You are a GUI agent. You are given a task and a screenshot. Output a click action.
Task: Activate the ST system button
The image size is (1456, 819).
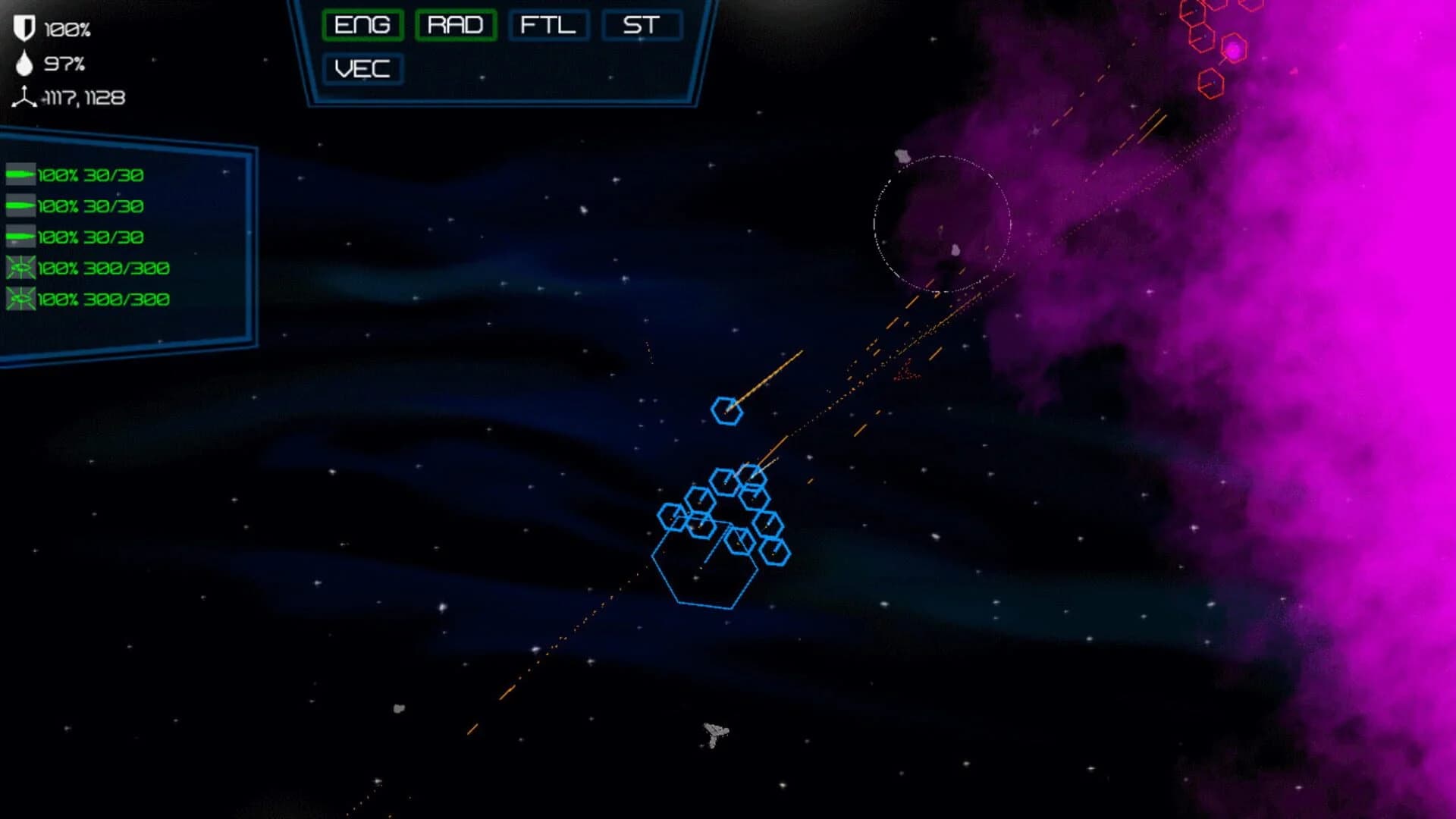coord(641,24)
